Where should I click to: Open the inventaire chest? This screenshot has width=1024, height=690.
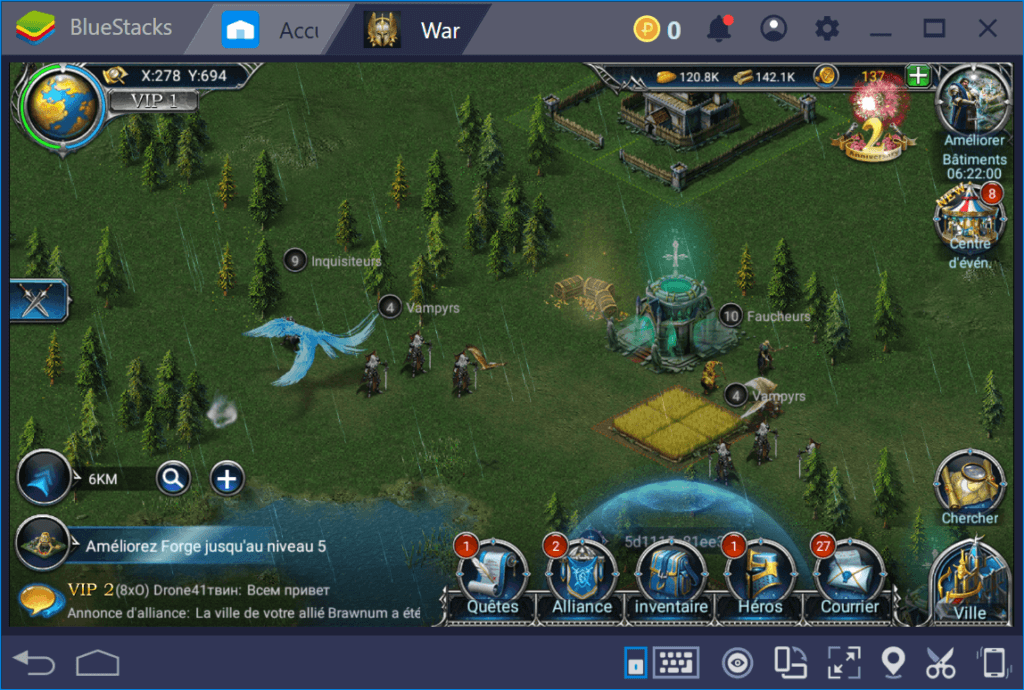tap(672, 579)
